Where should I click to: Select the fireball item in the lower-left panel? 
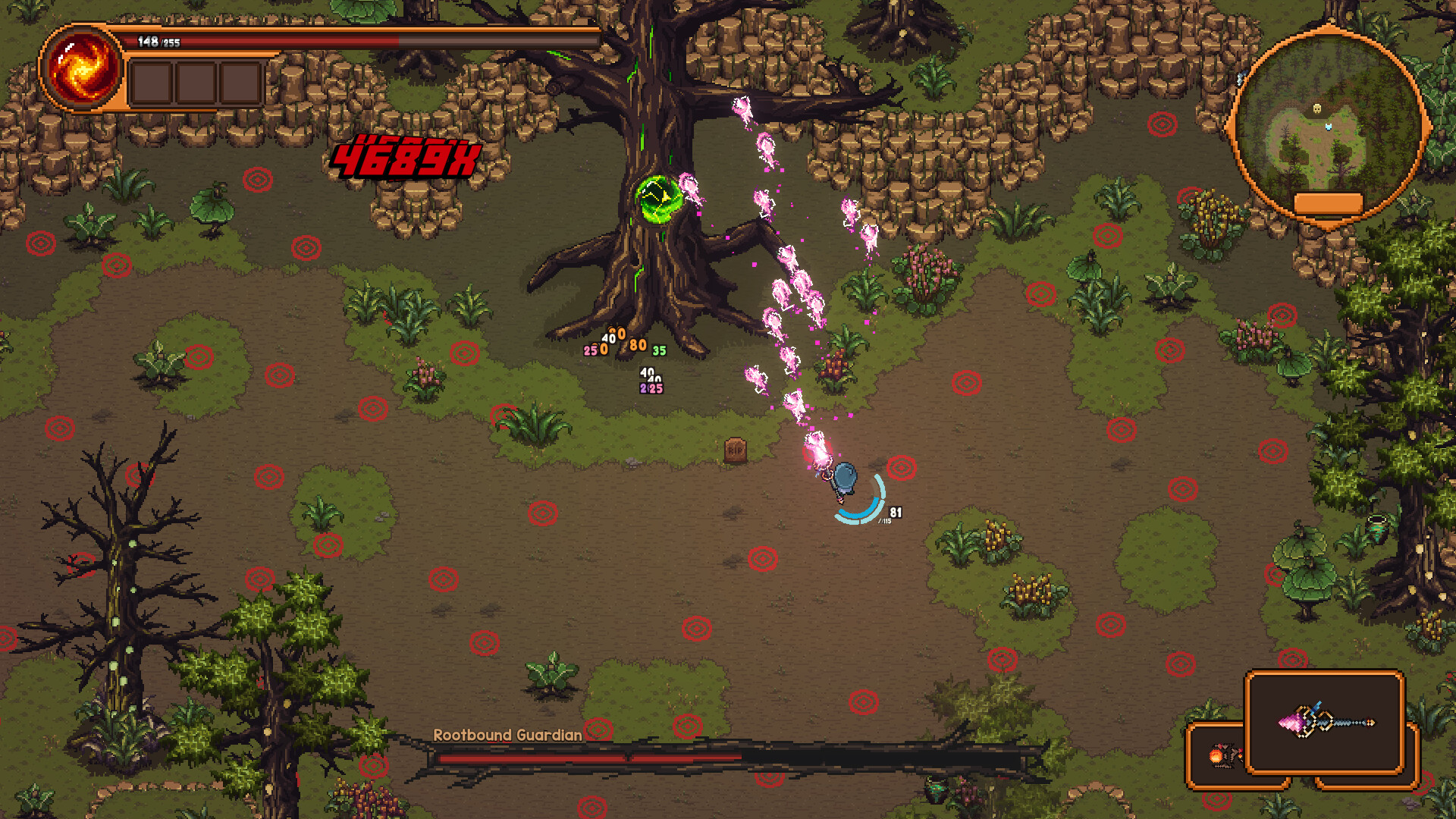[1217, 755]
